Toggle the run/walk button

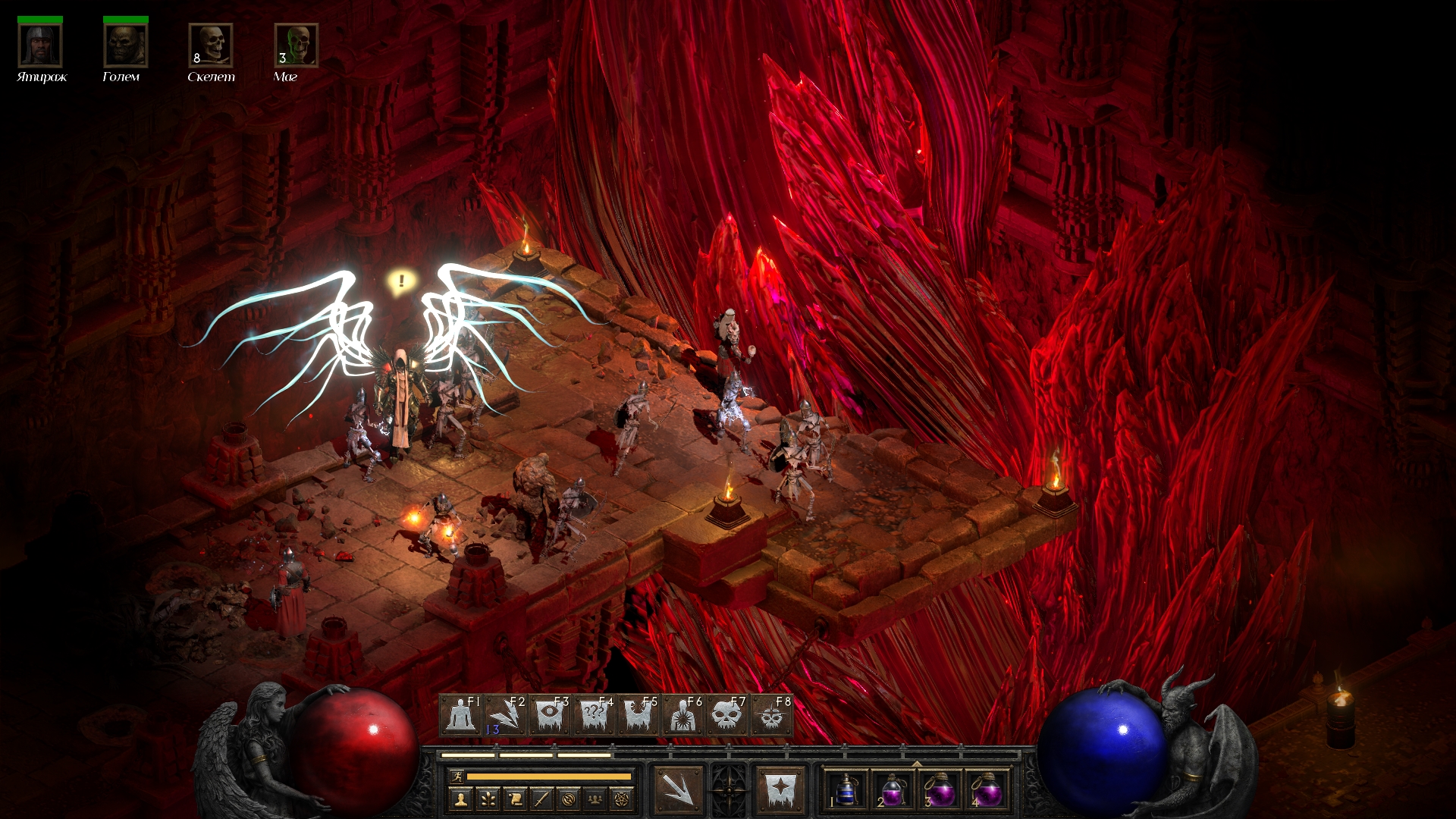(457, 777)
